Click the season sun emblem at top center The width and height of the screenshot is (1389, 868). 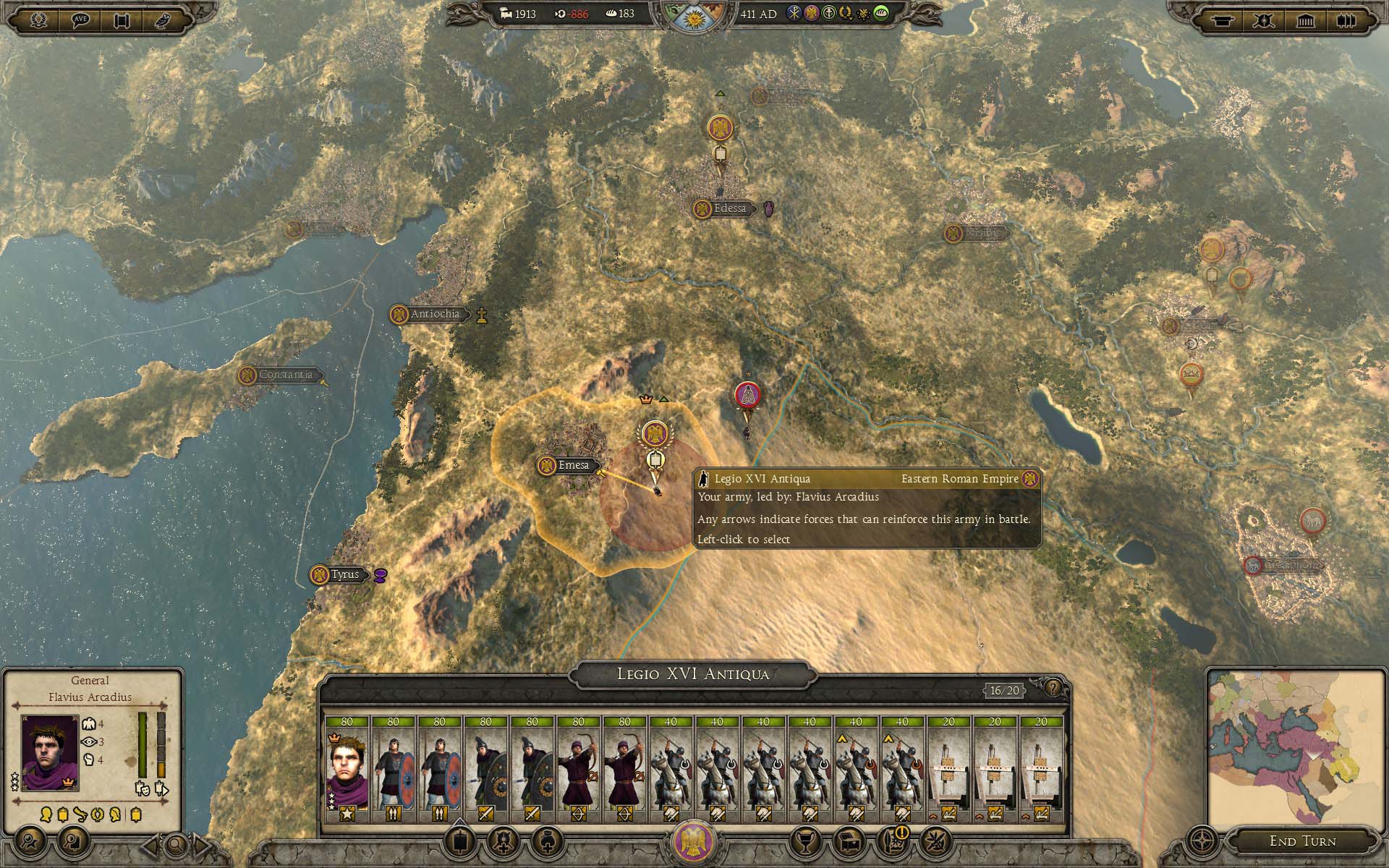(694, 16)
